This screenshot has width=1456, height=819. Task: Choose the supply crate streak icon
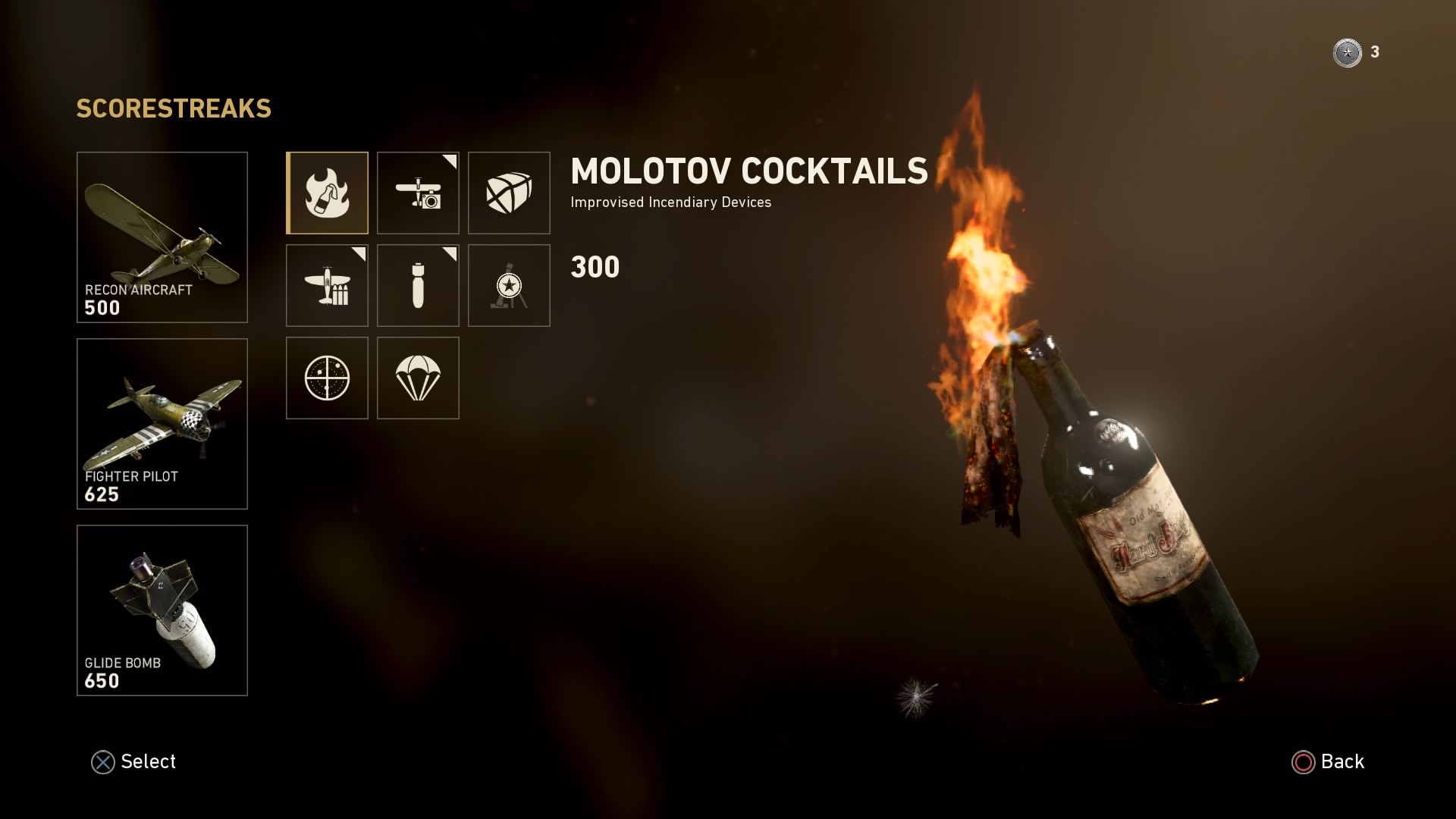509,193
